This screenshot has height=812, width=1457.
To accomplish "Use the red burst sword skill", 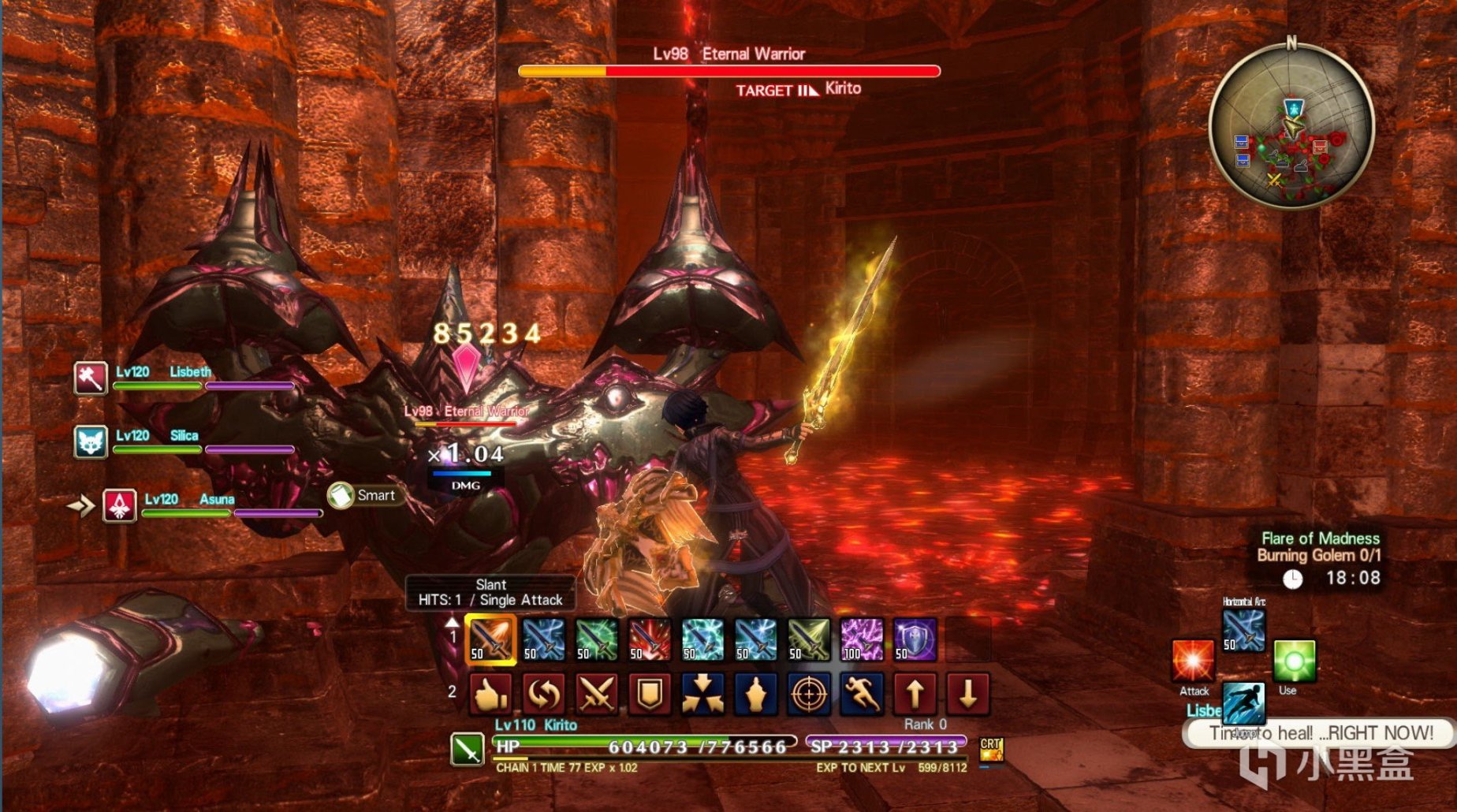I will coord(650,639).
